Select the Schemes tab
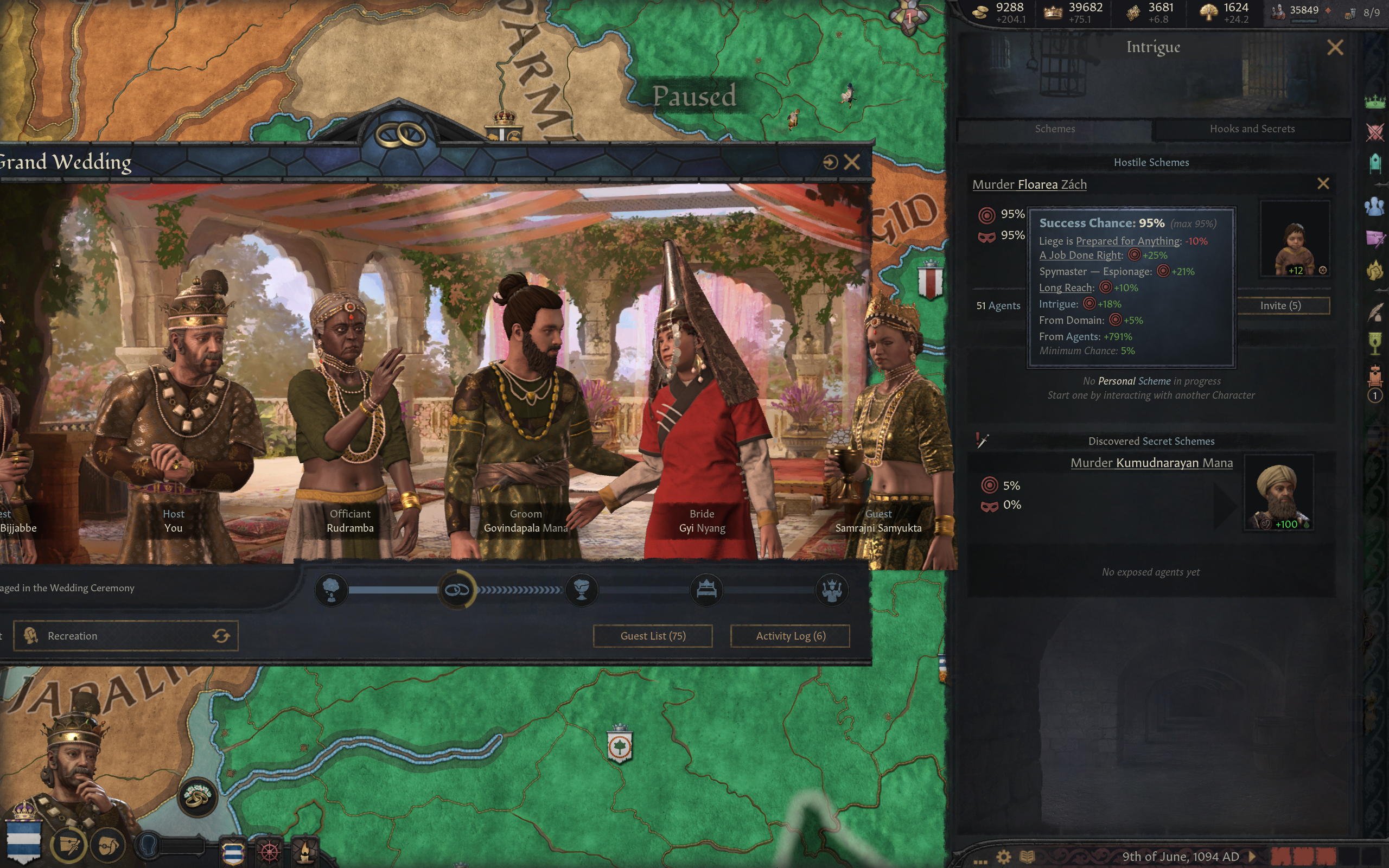1389x868 pixels. [x=1054, y=129]
